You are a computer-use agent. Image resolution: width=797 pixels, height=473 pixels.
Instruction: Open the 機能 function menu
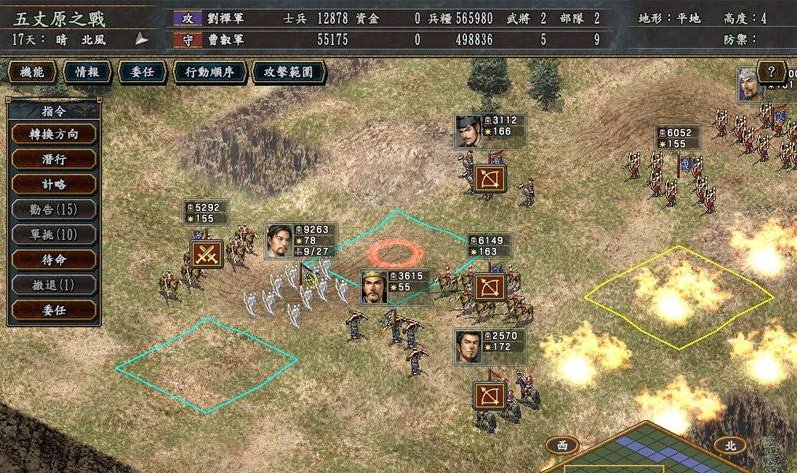31,72
